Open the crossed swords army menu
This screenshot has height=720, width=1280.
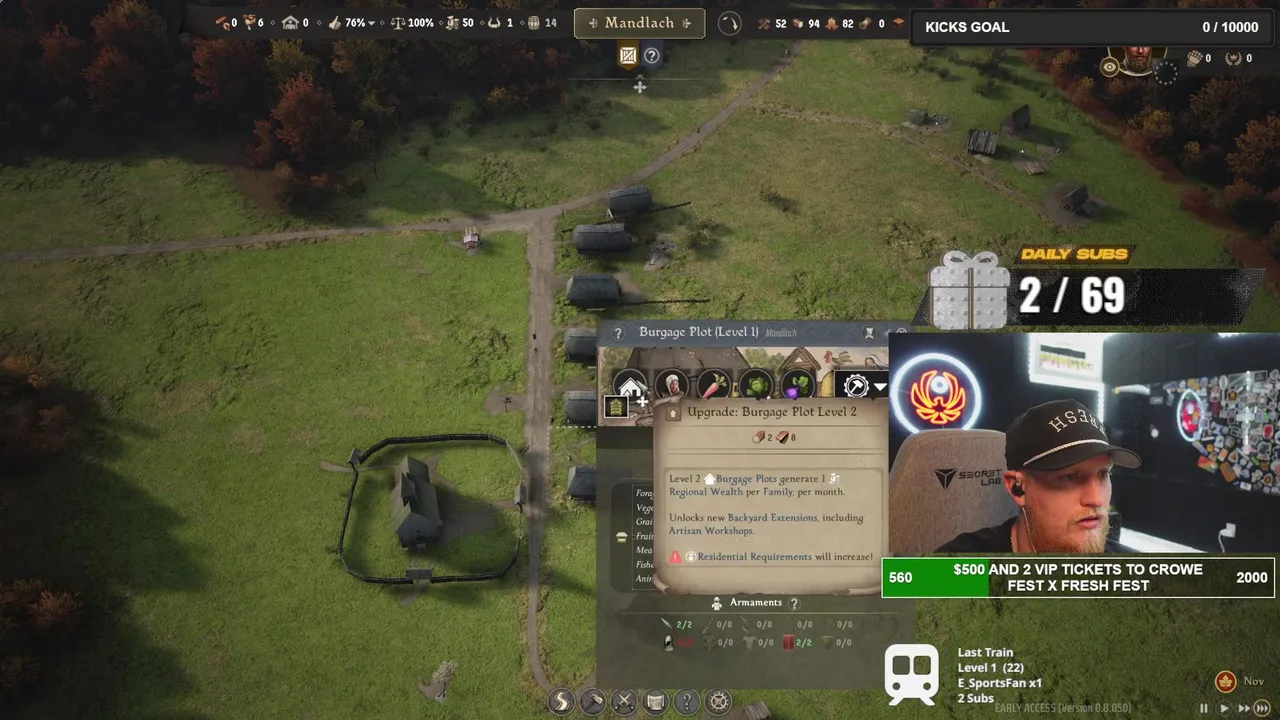(x=624, y=702)
